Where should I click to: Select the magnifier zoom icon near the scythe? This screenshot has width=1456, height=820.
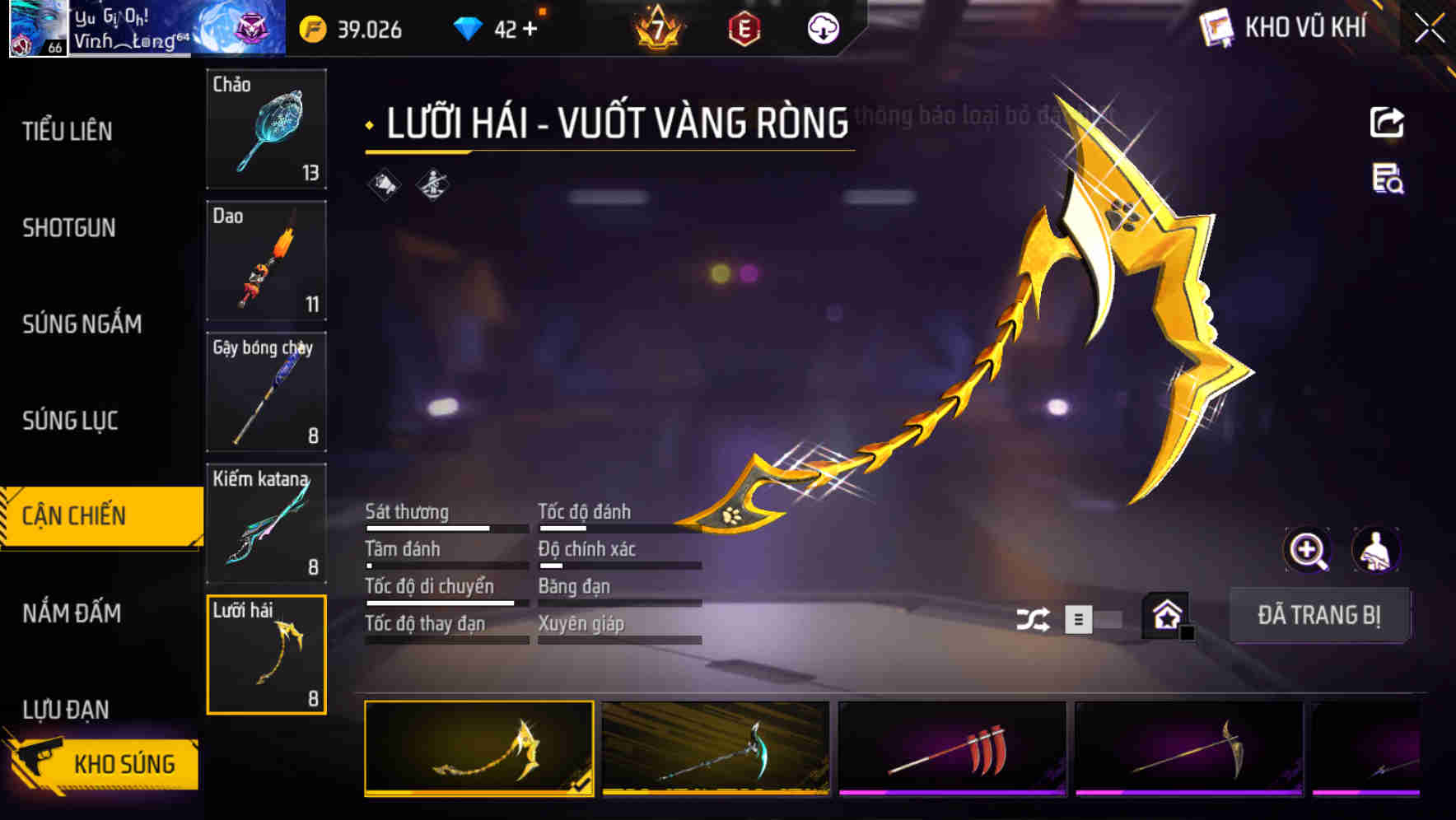pyautogui.click(x=1309, y=550)
